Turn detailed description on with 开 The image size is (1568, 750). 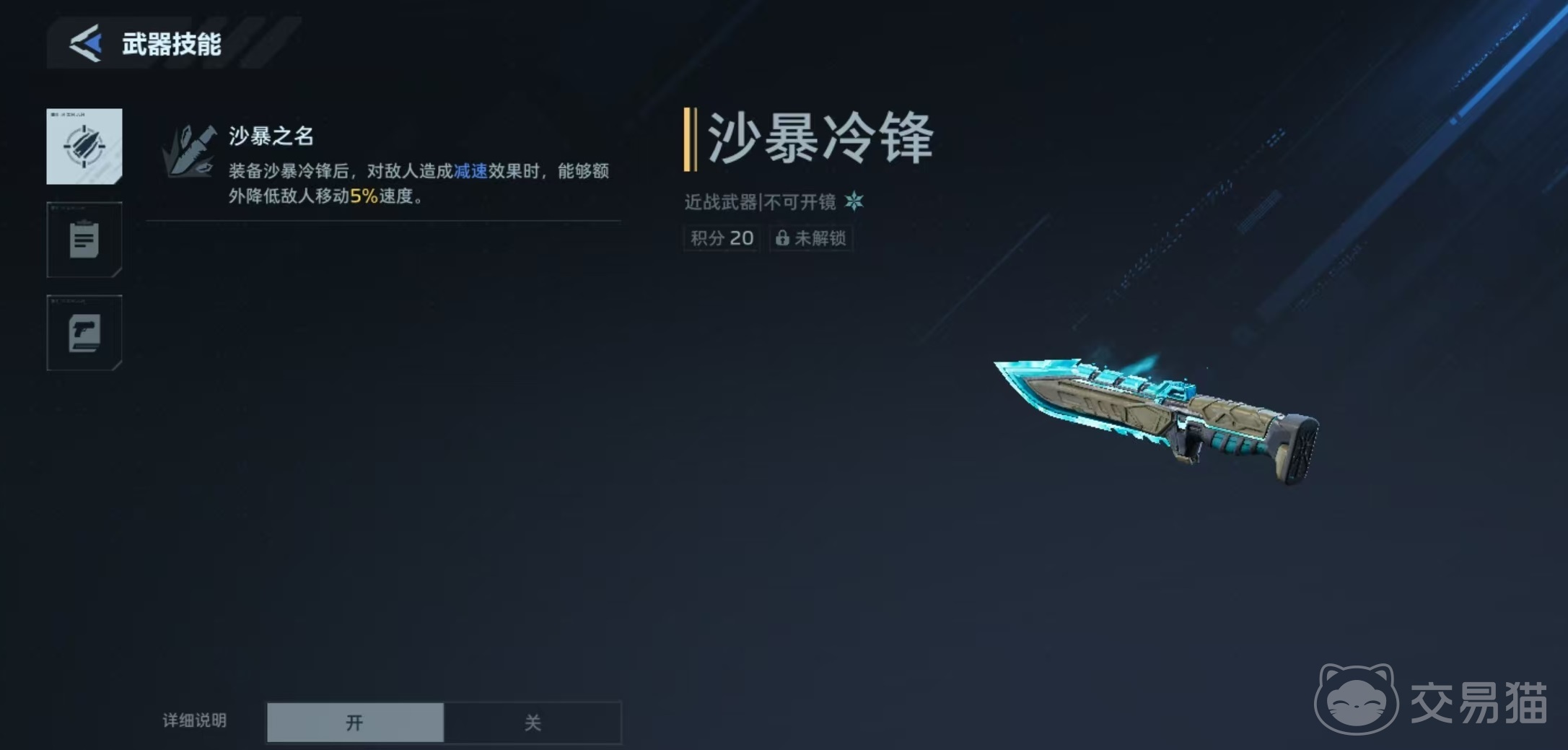tap(355, 722)
